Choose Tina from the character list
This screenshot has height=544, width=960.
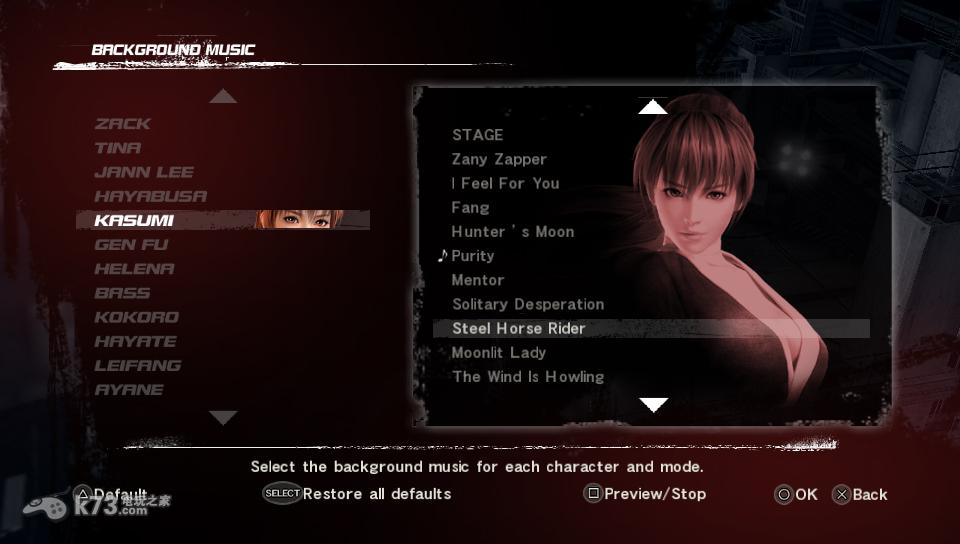point(118,148)
